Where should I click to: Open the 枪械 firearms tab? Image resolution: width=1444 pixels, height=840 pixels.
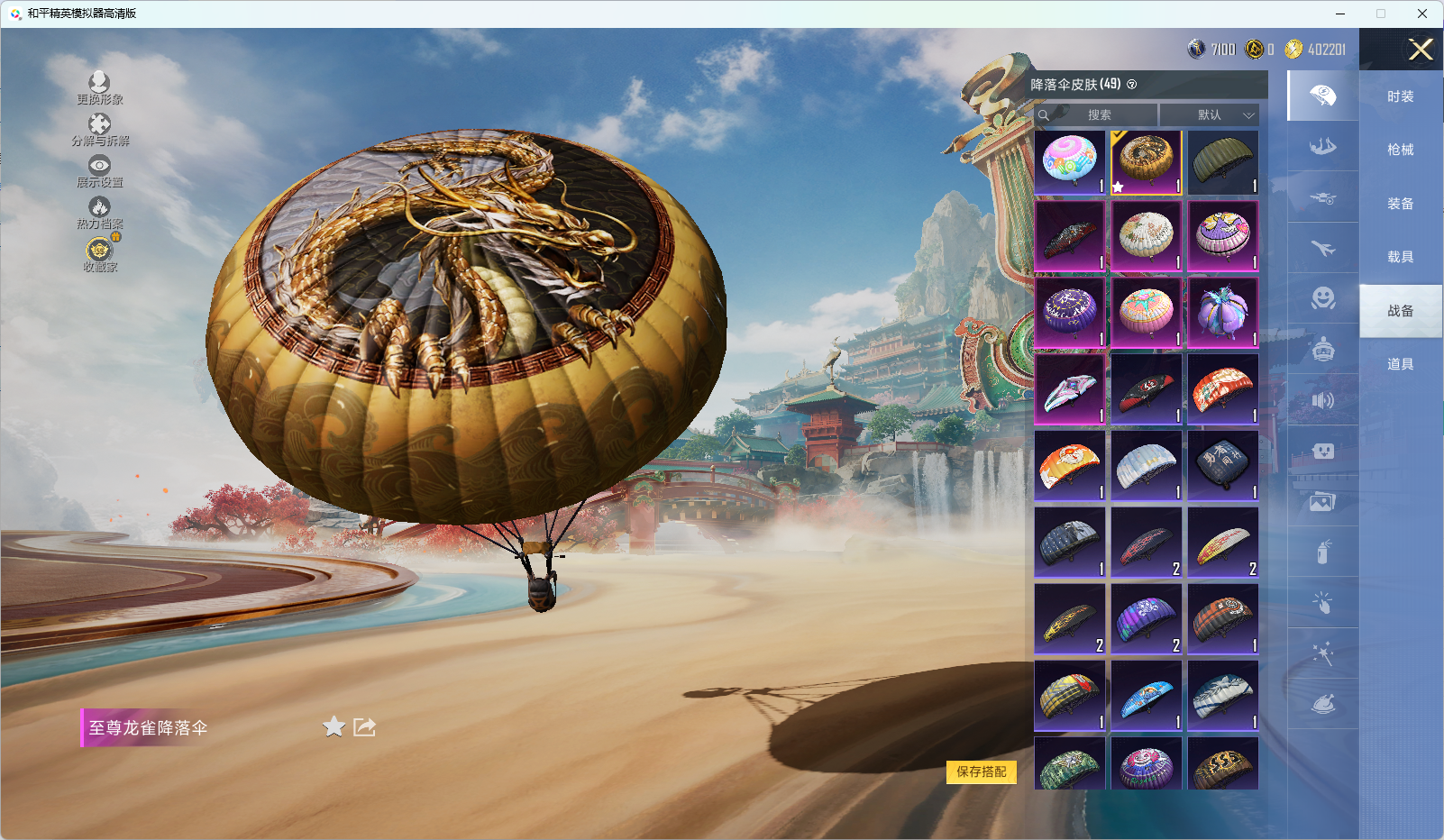[x=1400, y=150]
